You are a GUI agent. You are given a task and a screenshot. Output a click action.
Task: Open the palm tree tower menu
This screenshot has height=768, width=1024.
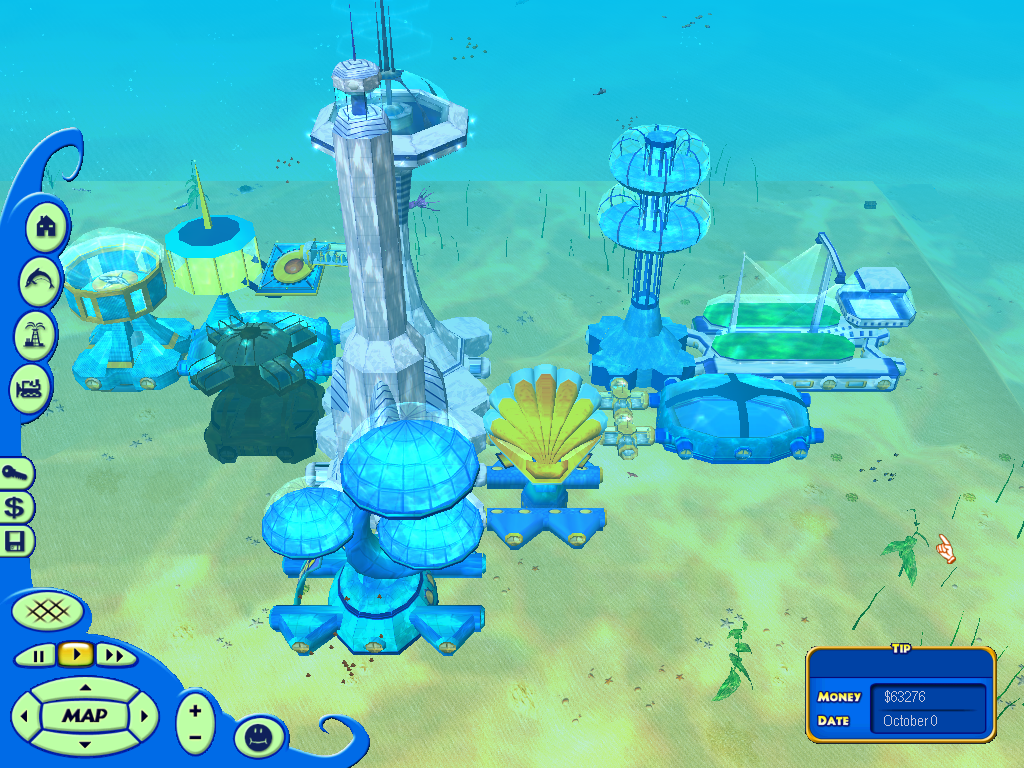pyautogui.click(x=35, y=335)
